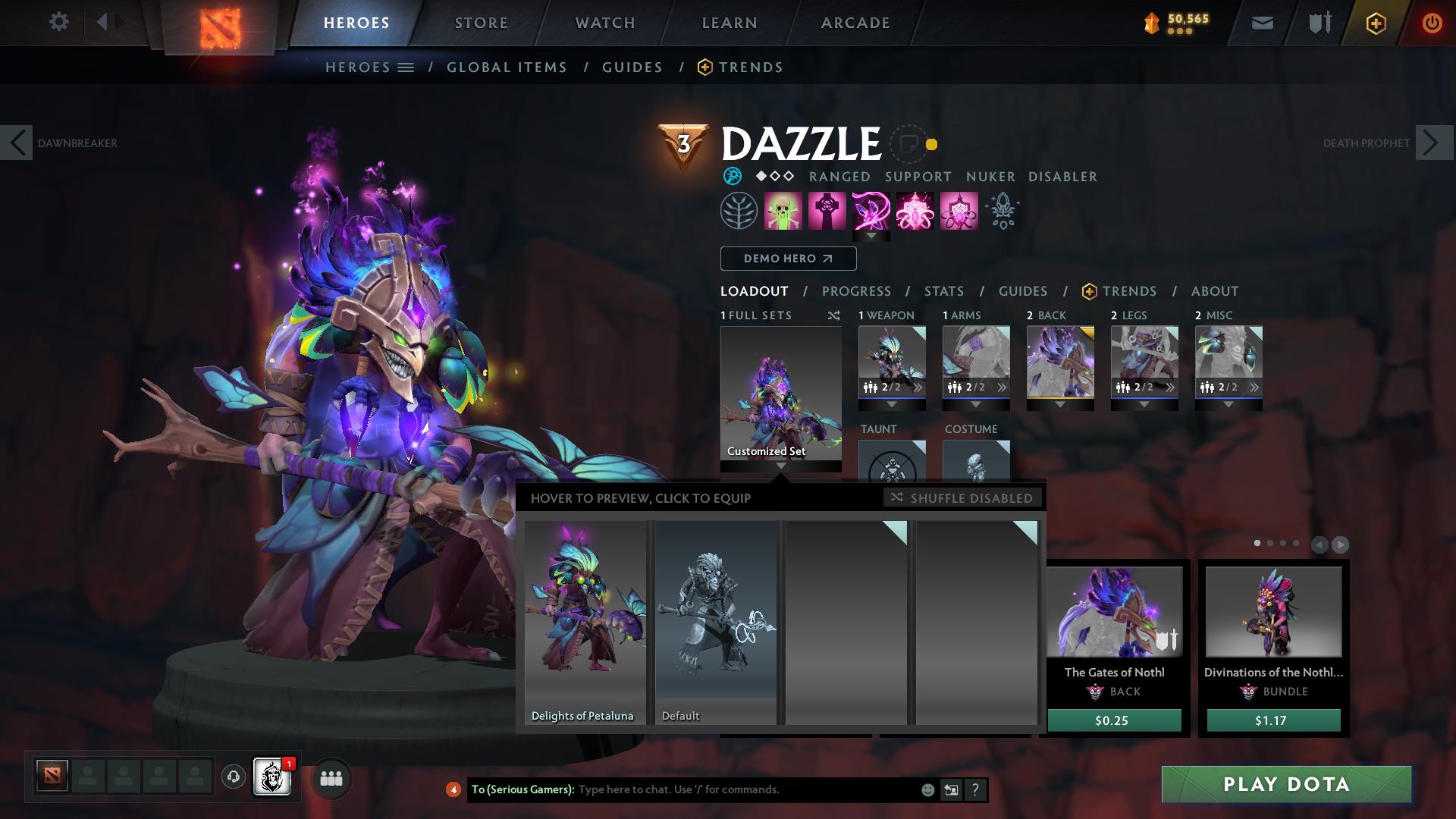Expand the WEAPON slot dropdown arrow
1456x819 pixels.
point(891,403)
